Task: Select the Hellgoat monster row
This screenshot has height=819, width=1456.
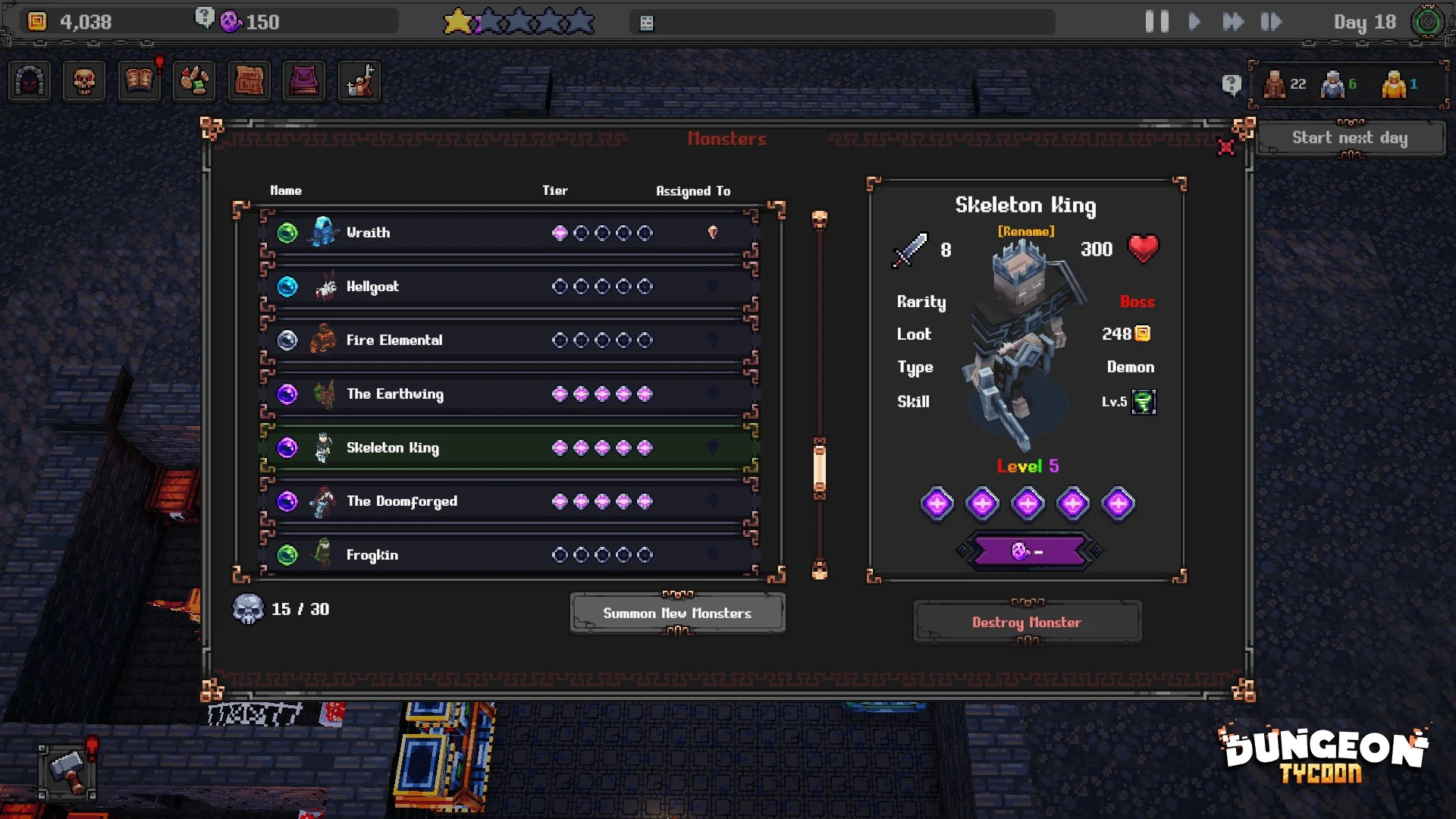Action: point(508,287)
